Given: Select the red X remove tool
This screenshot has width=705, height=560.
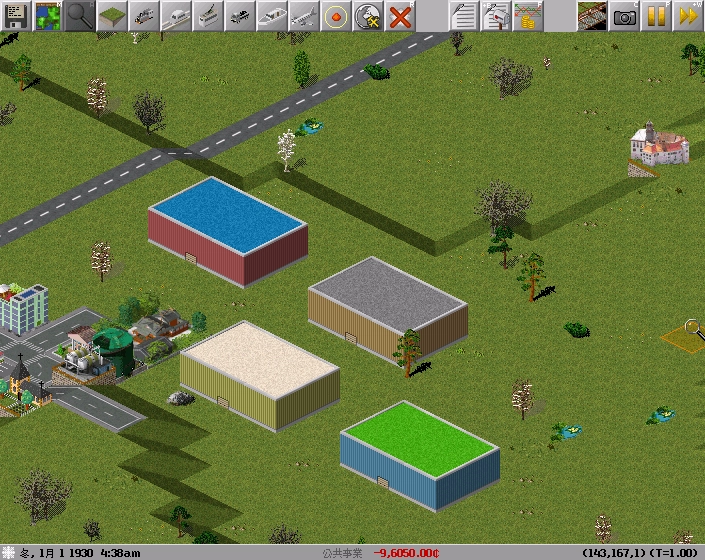Looking at the screenshot, I should (400, 15).
